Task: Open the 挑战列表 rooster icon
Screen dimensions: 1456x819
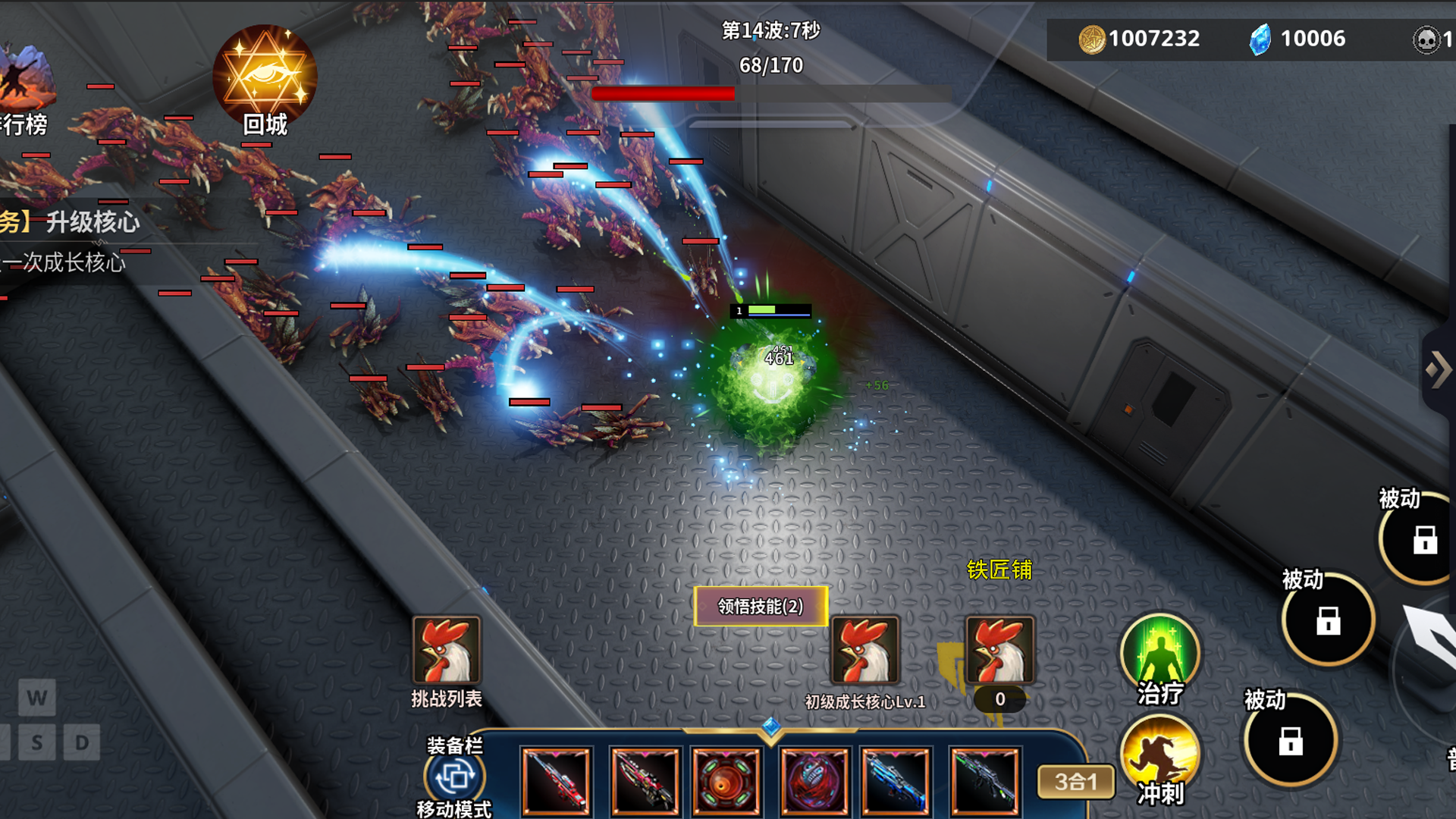Action: coord(446,651)
